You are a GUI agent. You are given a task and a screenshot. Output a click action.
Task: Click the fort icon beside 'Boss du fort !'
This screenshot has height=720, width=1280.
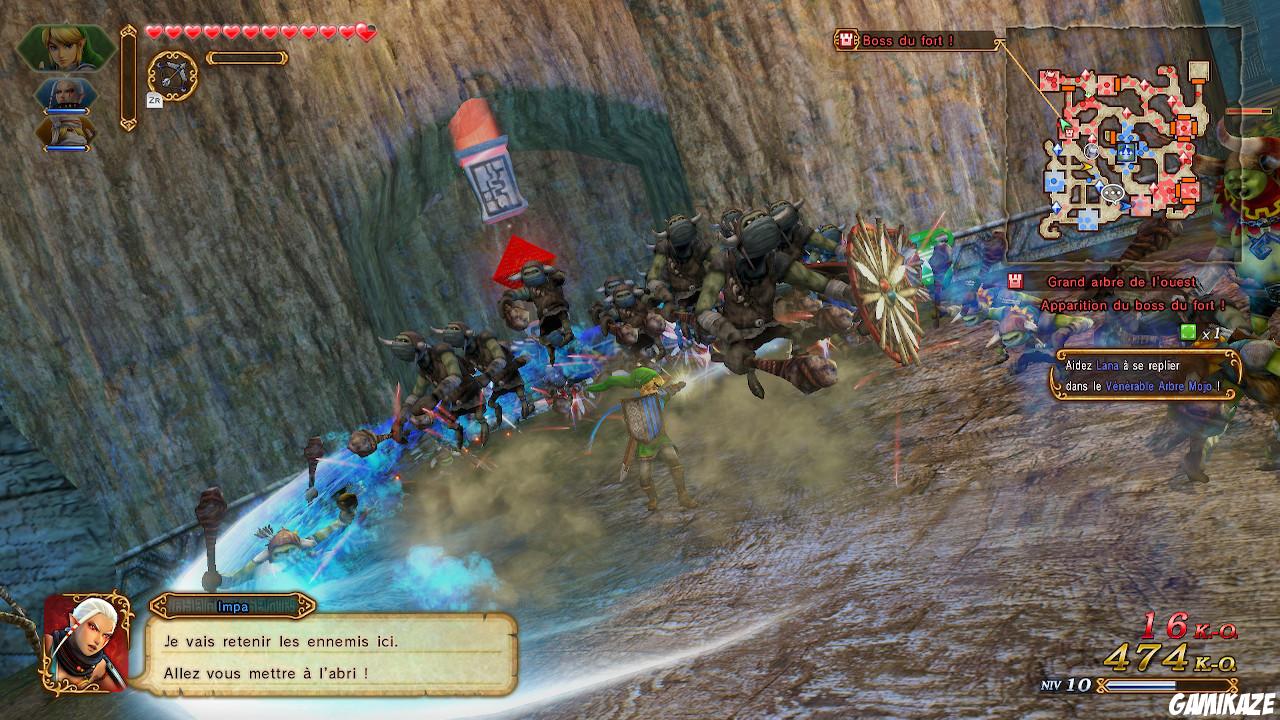(x=846, y=37)
